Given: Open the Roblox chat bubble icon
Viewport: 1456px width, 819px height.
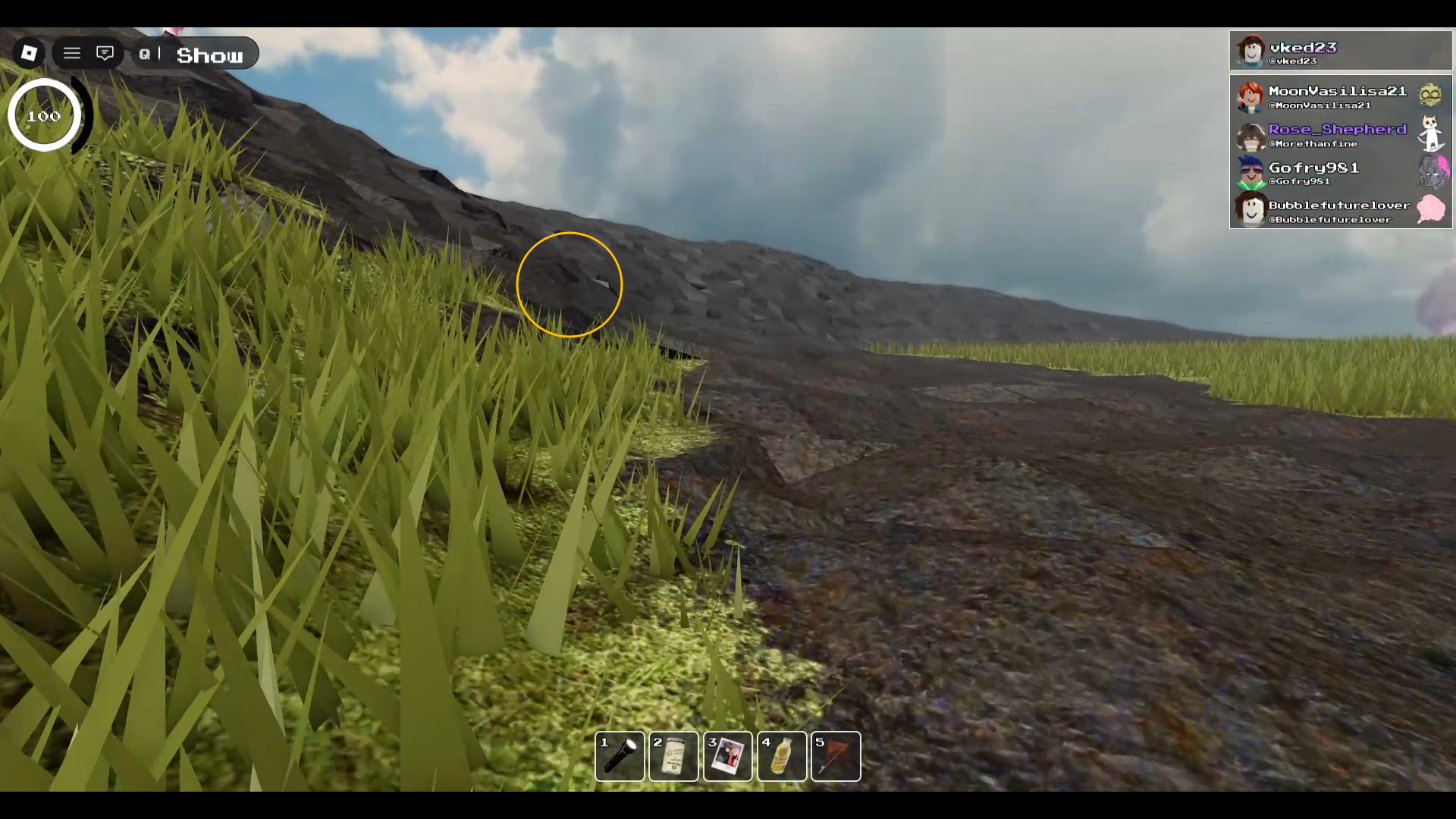Looking at the screenshot, I should pos(105,53).
